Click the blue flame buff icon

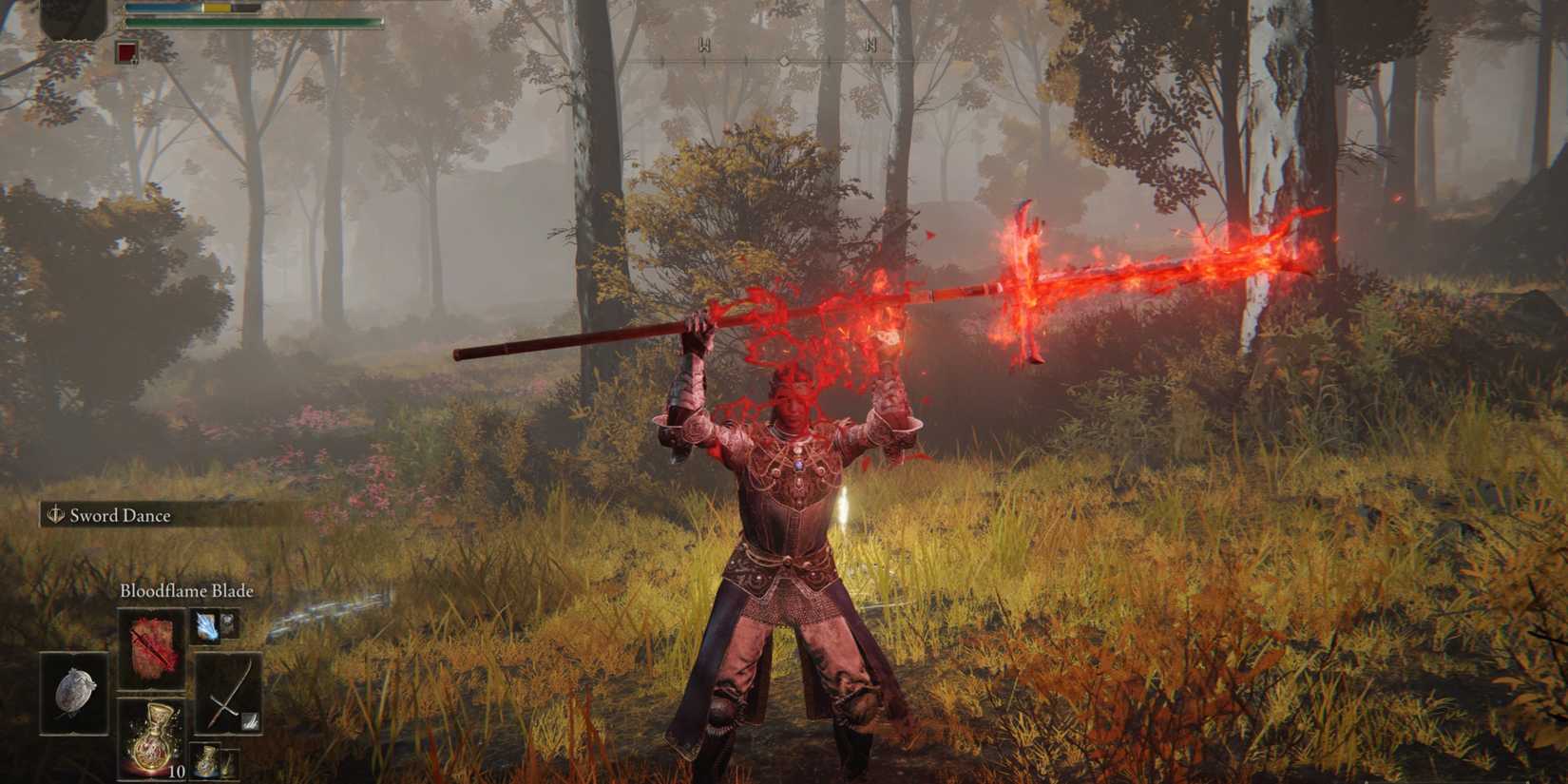click(206, 627)
